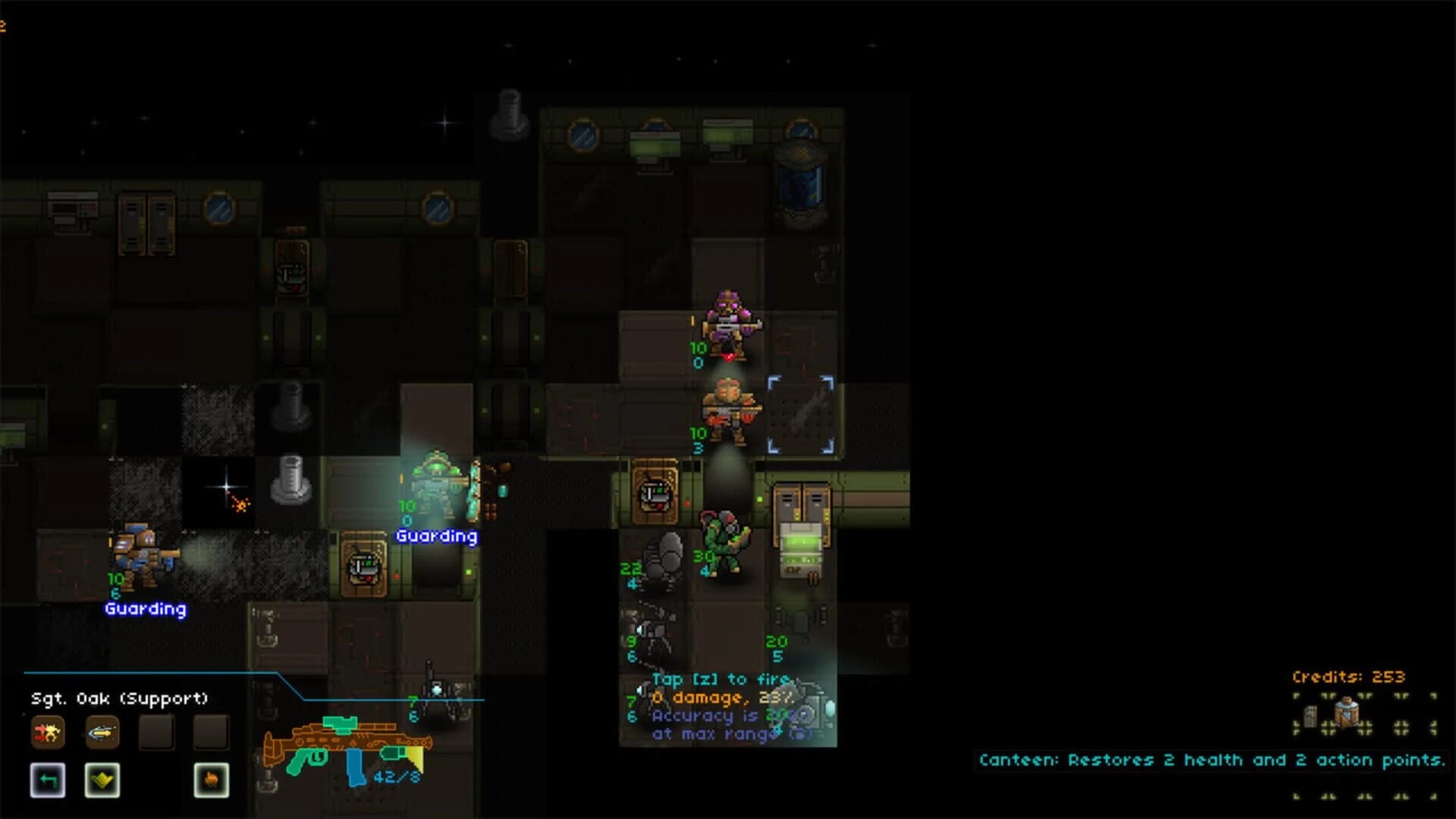The image size is (1456, 819).
Task: Select the keycard item beside the Canteen
Action: [x=1310, y=717]
